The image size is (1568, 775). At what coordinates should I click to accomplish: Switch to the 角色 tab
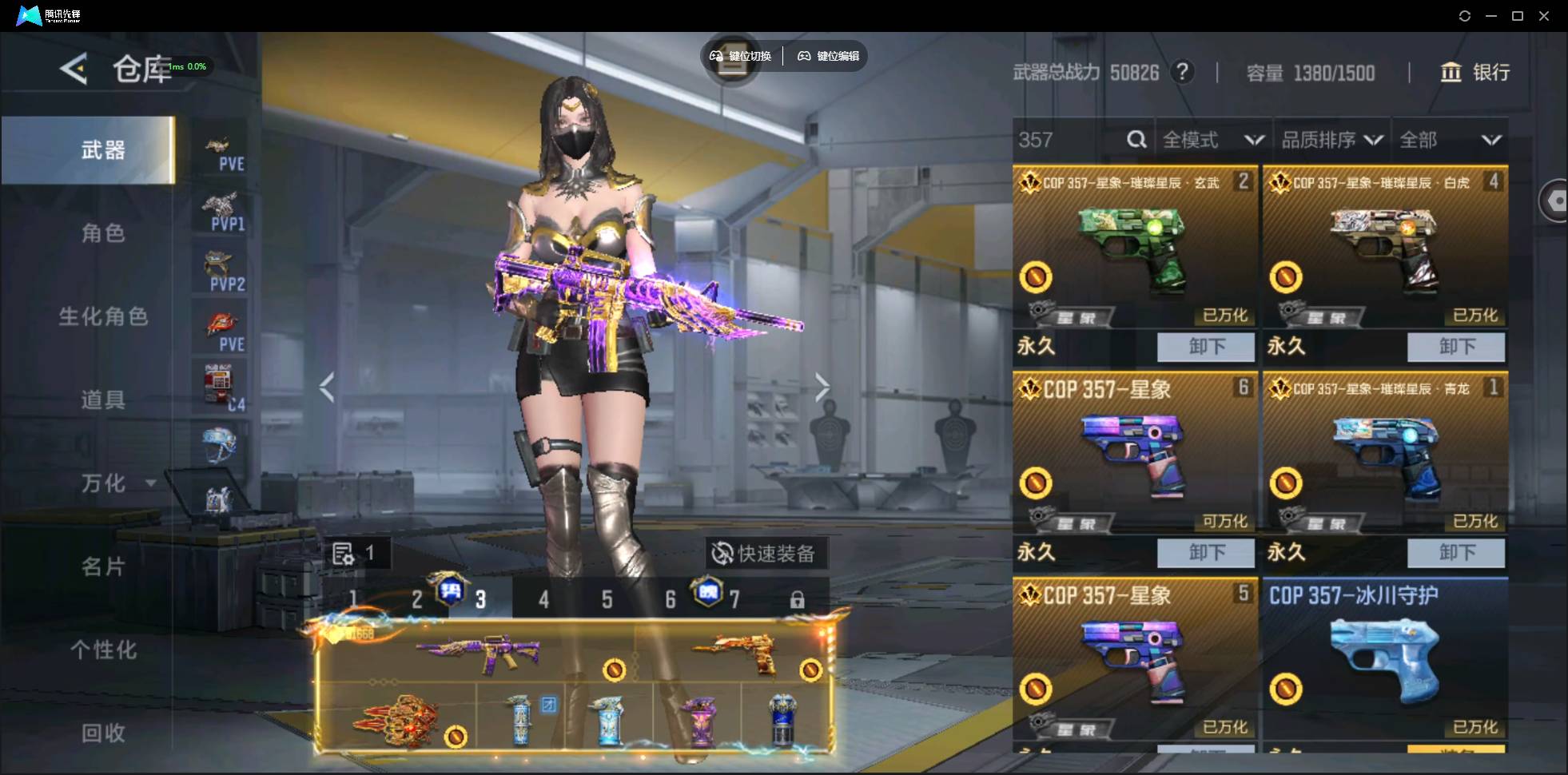[x=103, y=233]
